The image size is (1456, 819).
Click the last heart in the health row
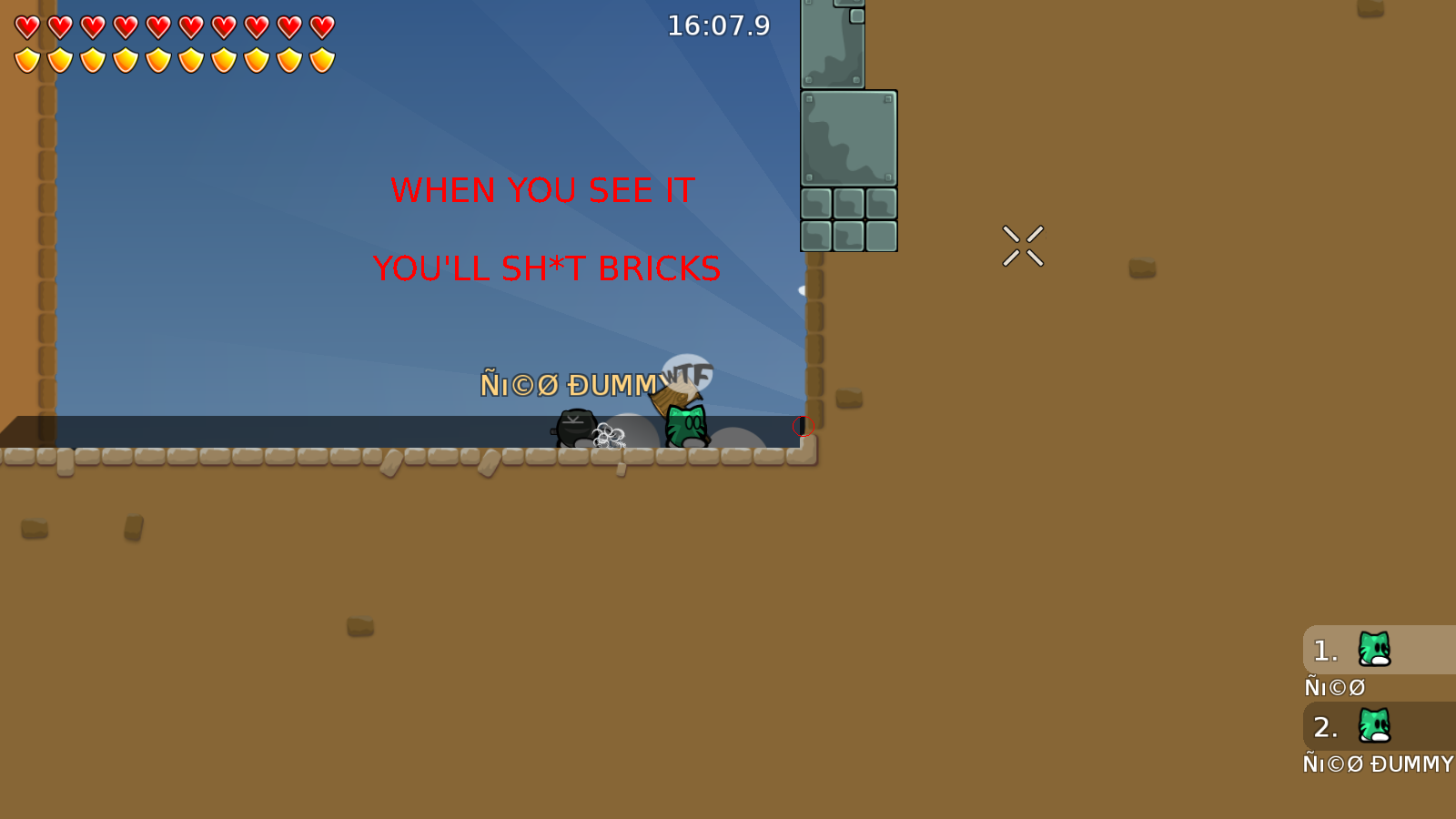pos(320,27)
